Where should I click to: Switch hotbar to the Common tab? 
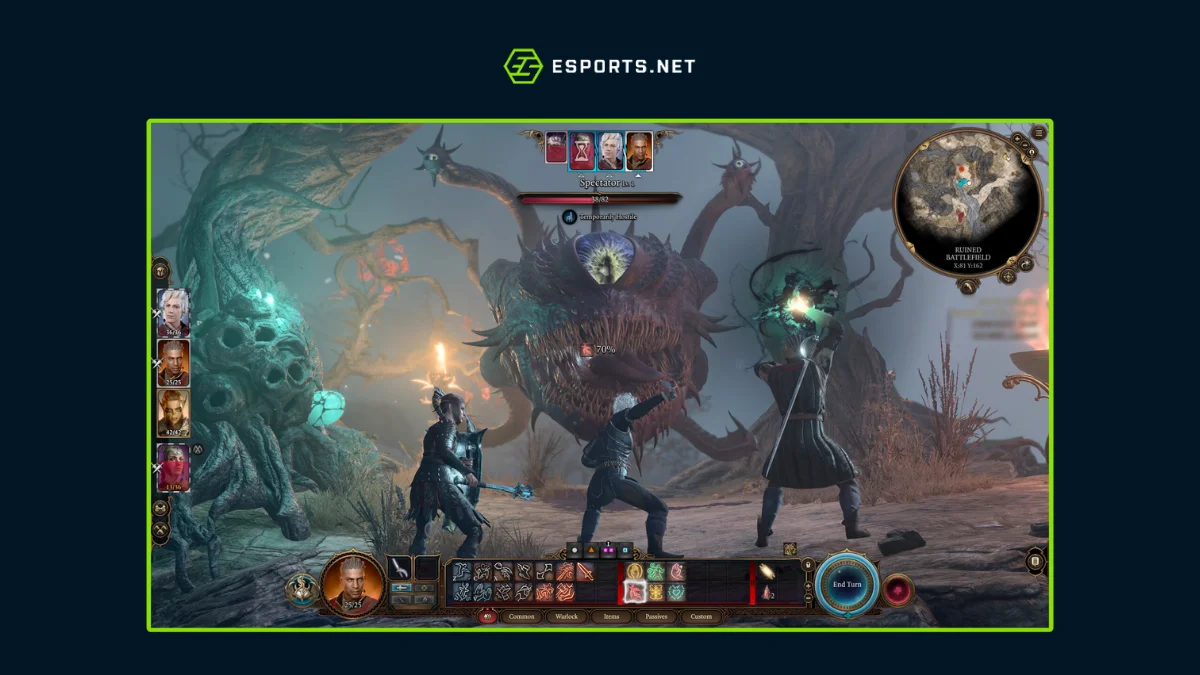[x=523, y=617]
